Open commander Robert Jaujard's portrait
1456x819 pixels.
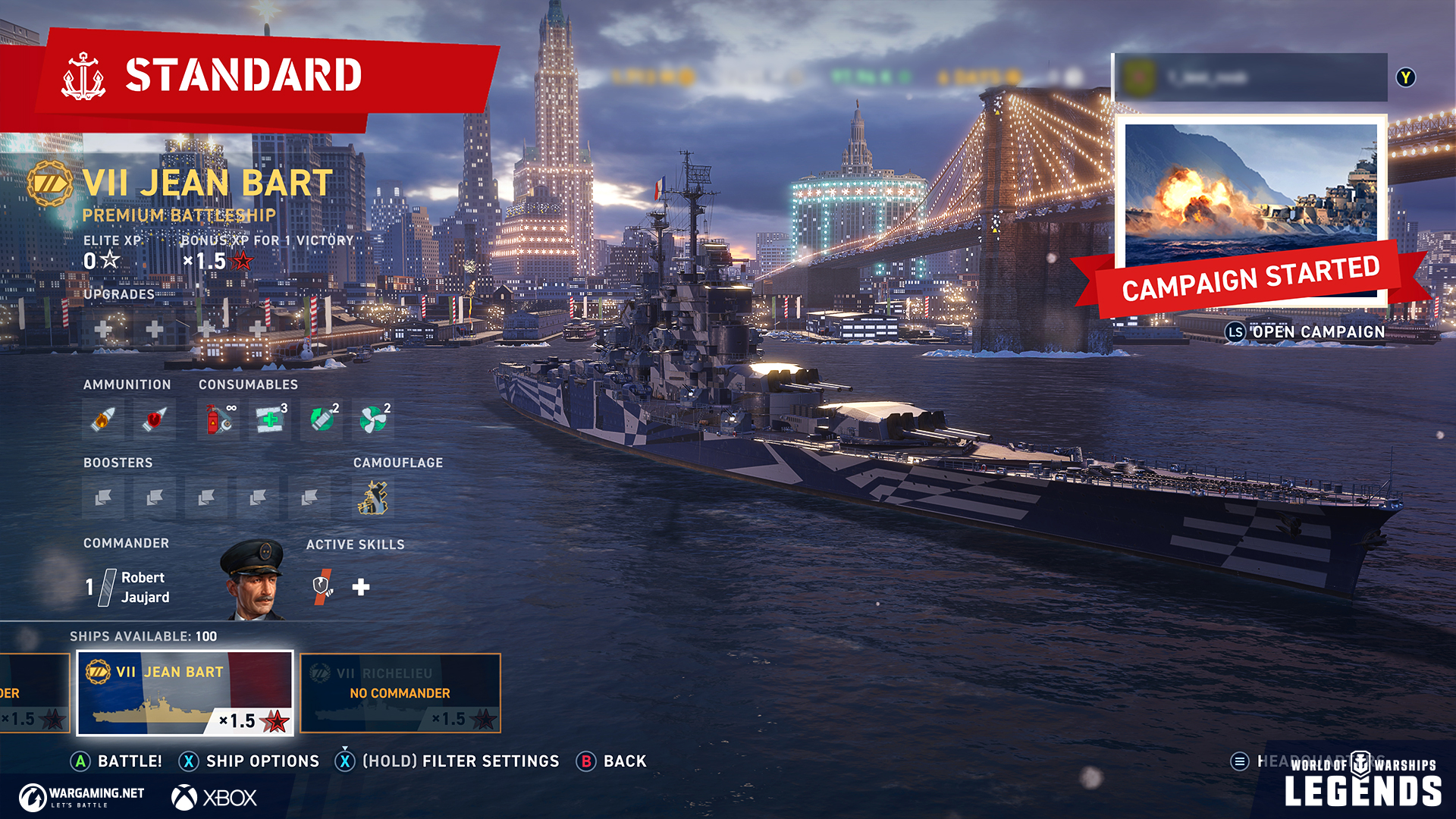click(x=253, y=580)
